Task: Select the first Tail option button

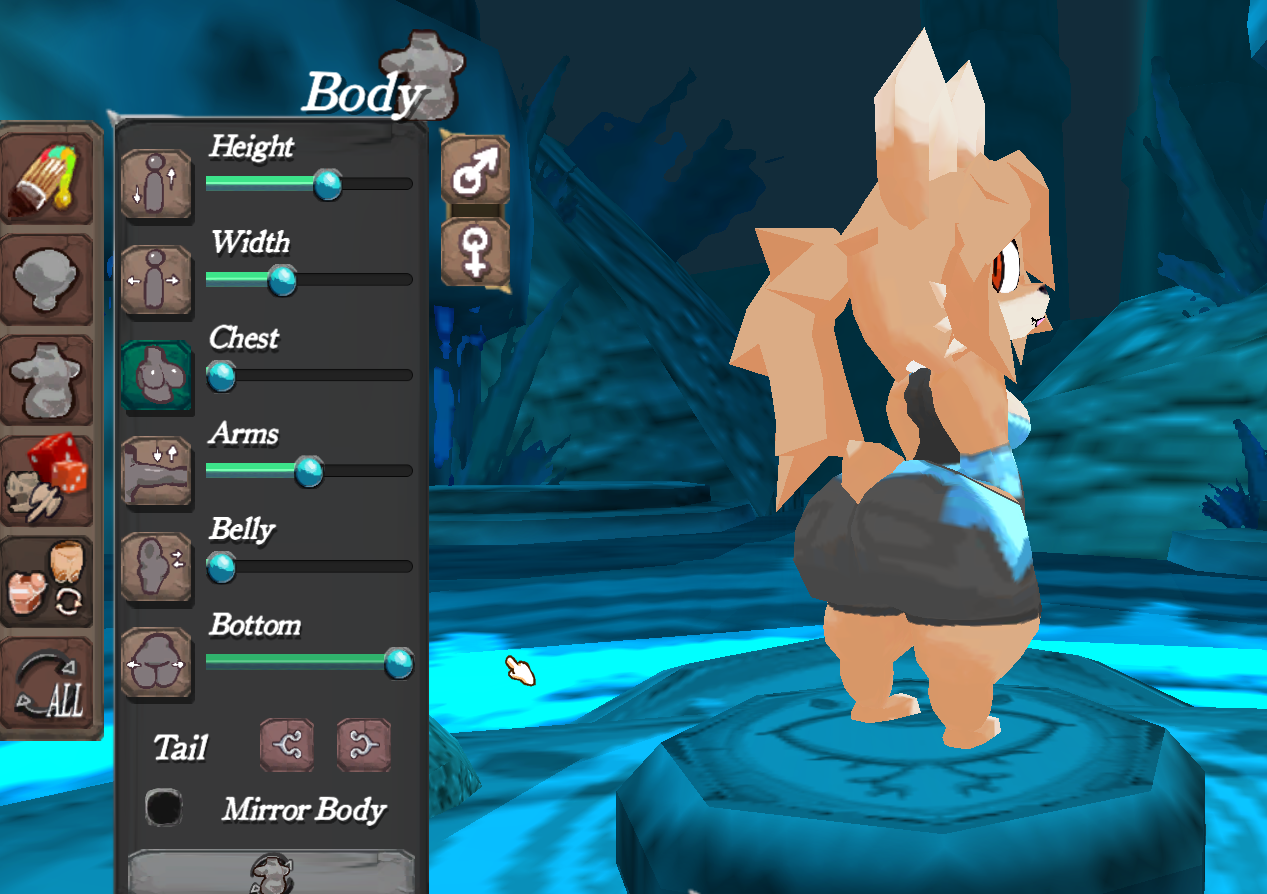Action: point(287,745)
